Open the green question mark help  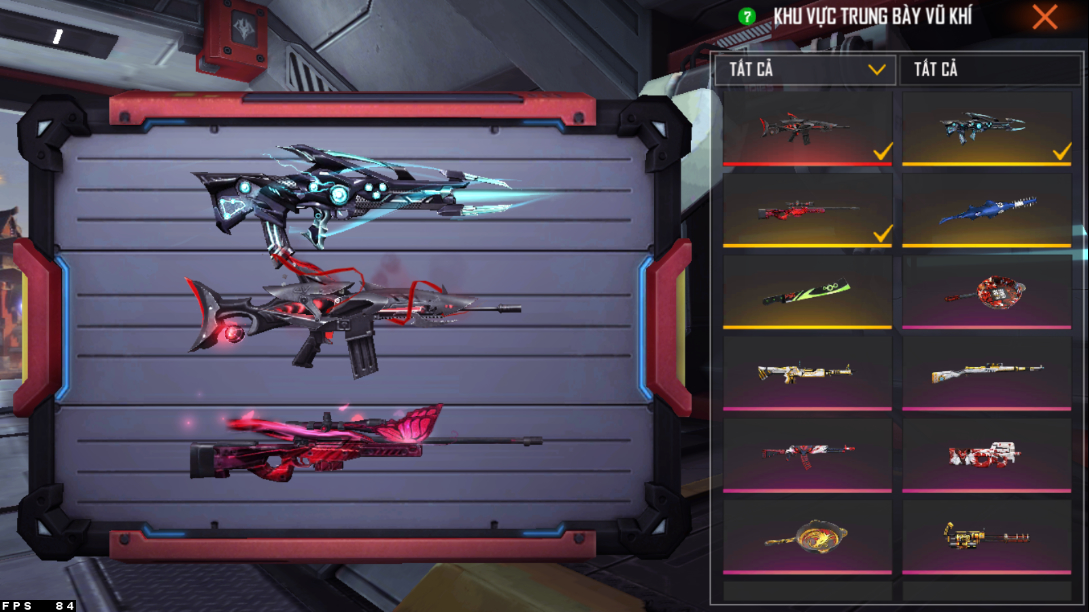pyautogui.click(x=746, y=17)
